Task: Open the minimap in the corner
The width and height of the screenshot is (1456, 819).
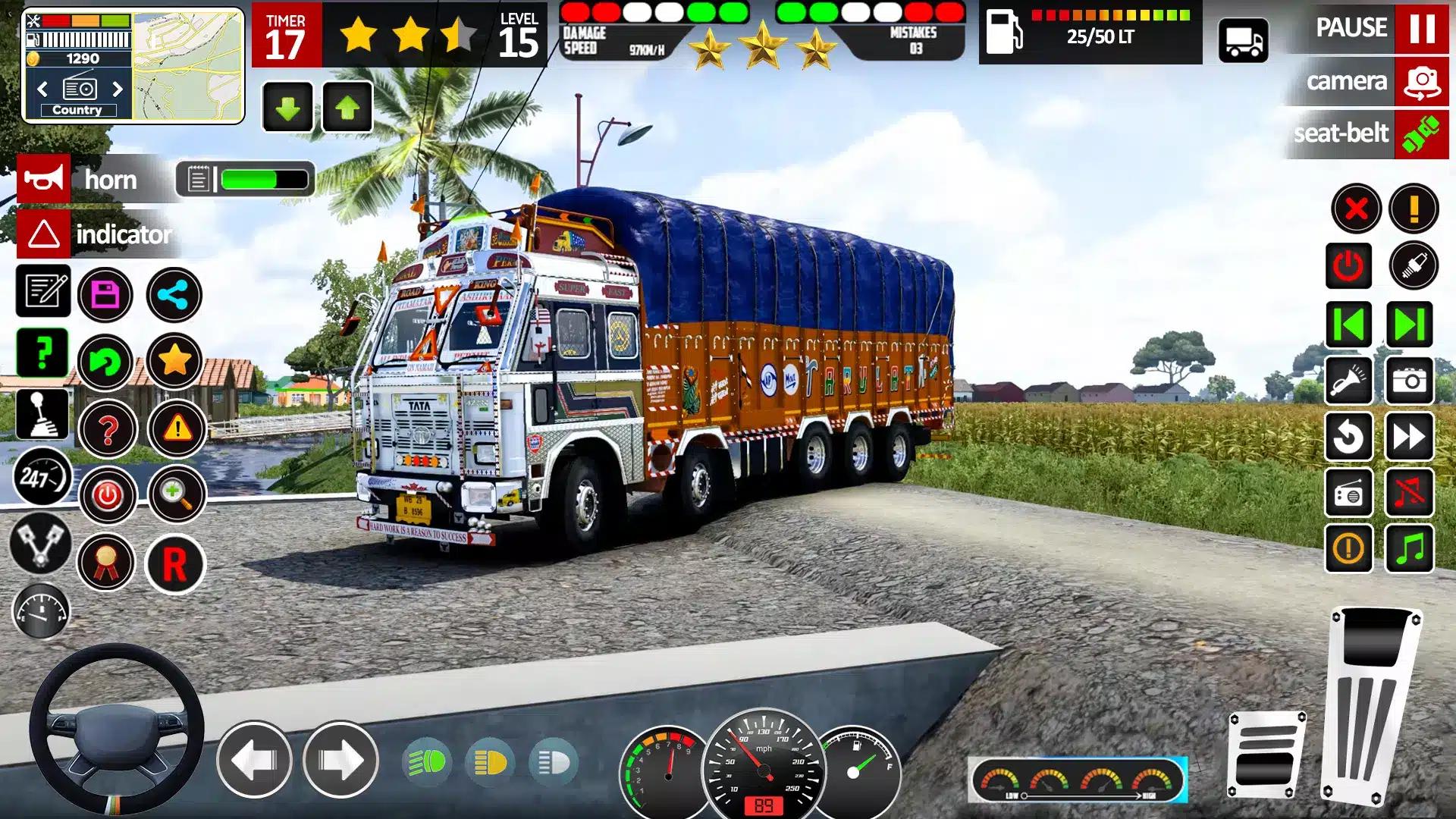Action: pos(188,65)
